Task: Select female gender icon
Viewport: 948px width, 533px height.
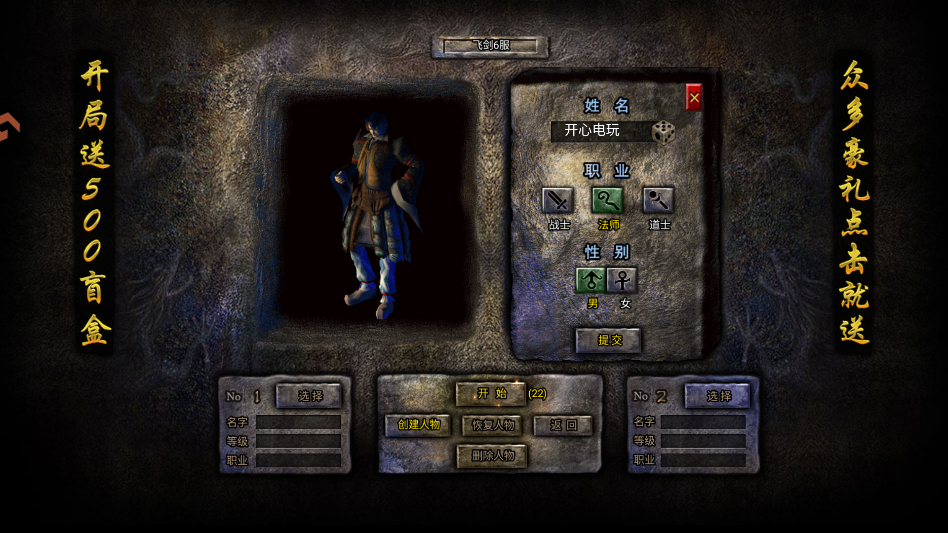Action: (622, 280)
